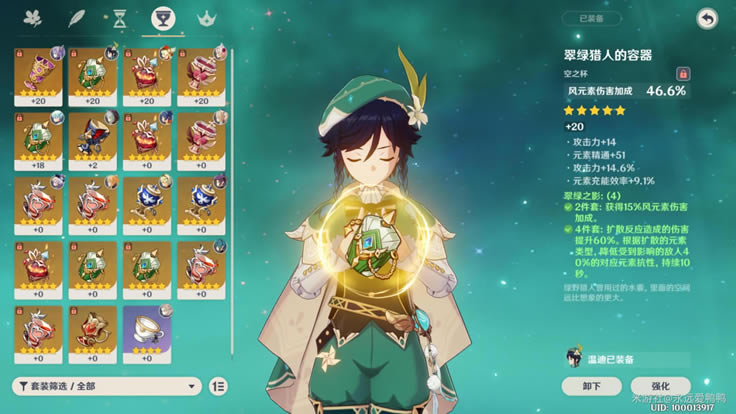Select the hourglass sands tab

click(x=119, y=19)
